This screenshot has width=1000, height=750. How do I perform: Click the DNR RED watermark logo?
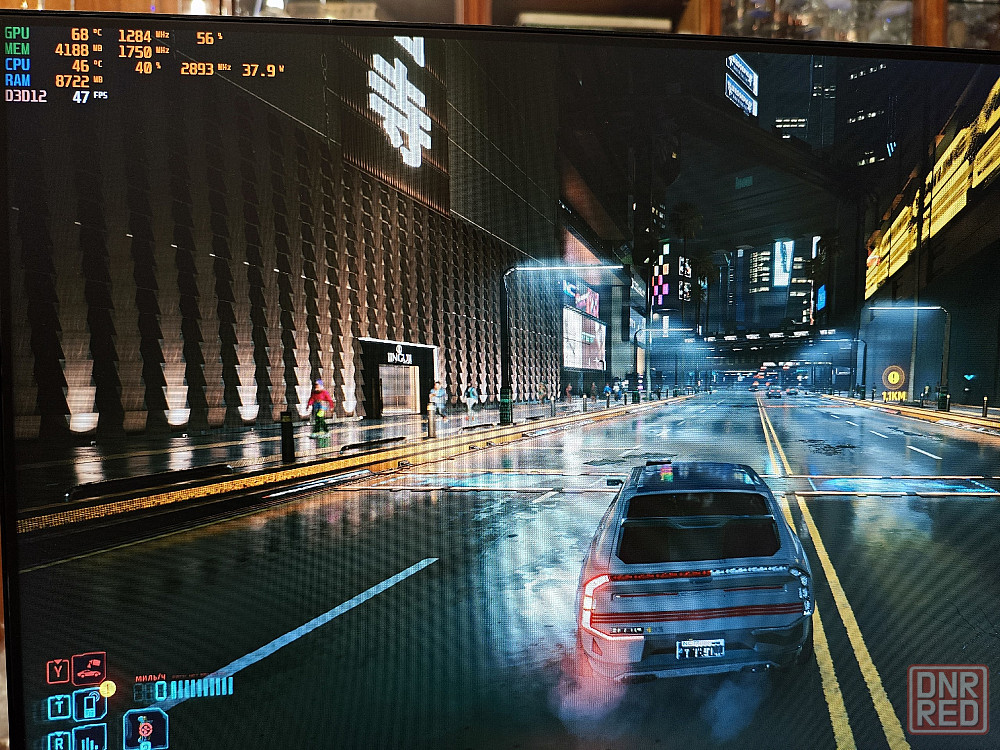pos(947,699)
